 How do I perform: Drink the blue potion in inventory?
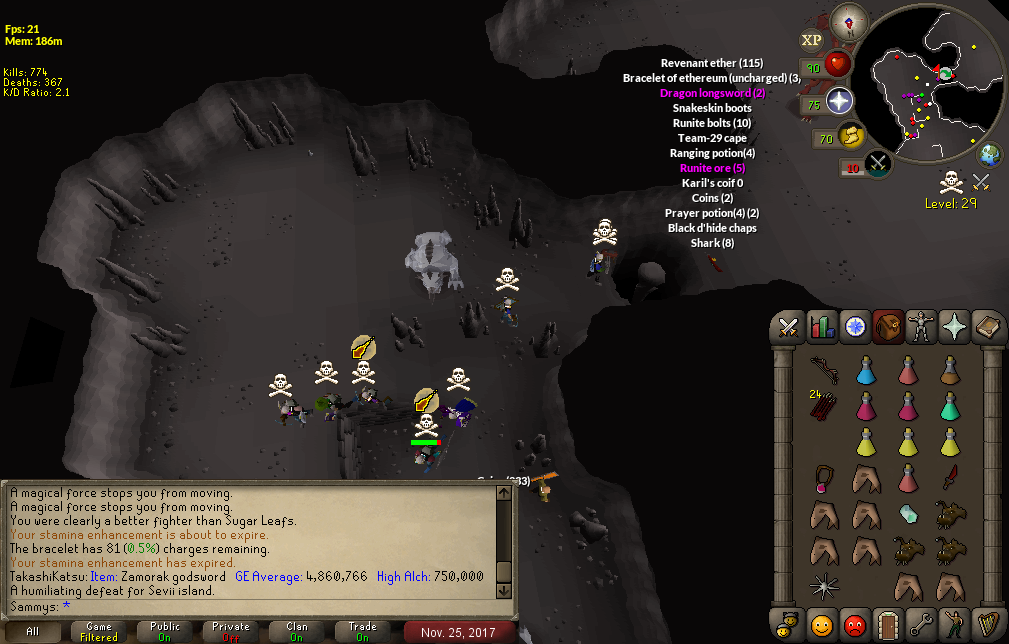(x=866, y=370)
